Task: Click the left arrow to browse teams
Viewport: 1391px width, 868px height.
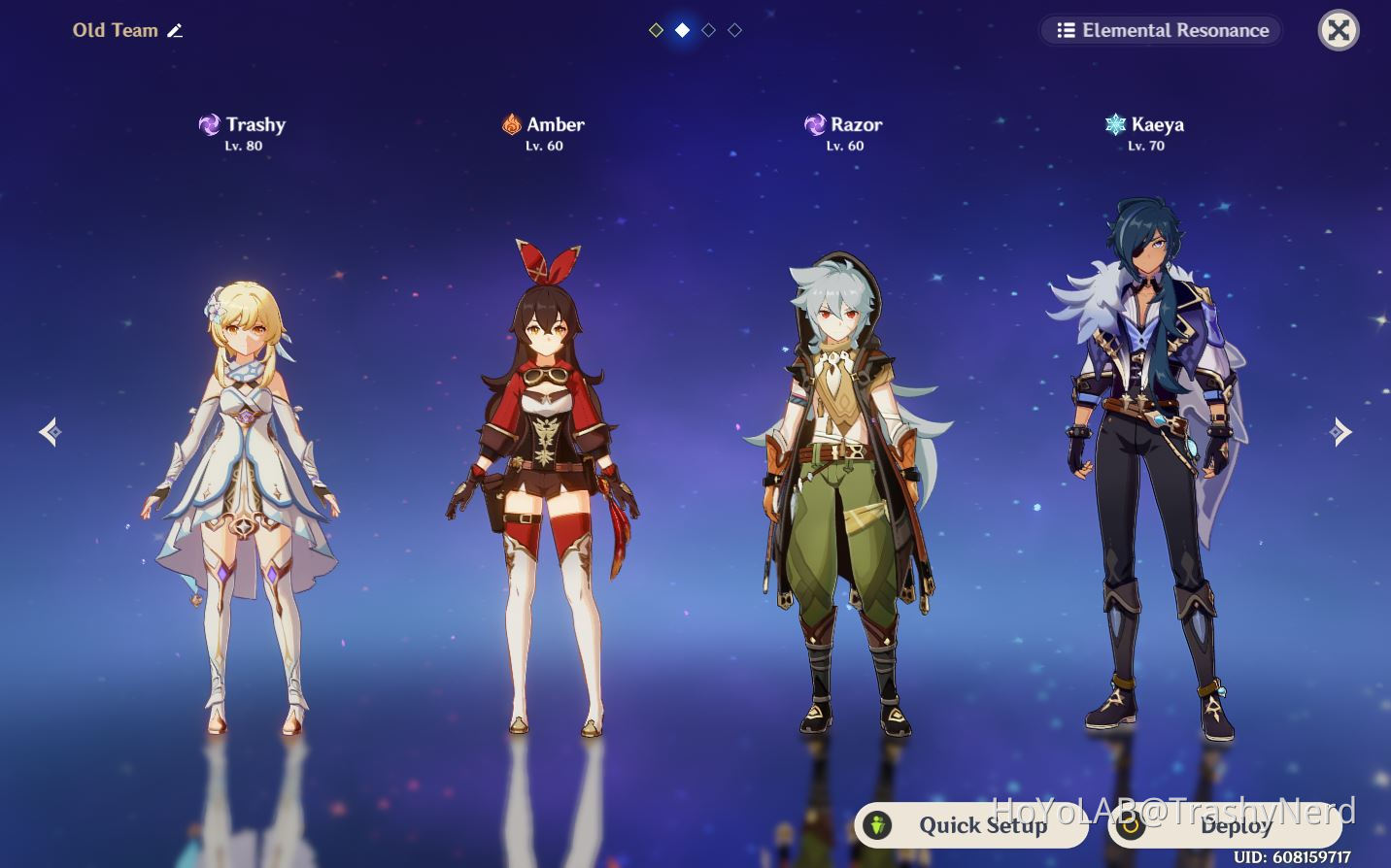Action: pyautogui.click(x=51, y=431)
